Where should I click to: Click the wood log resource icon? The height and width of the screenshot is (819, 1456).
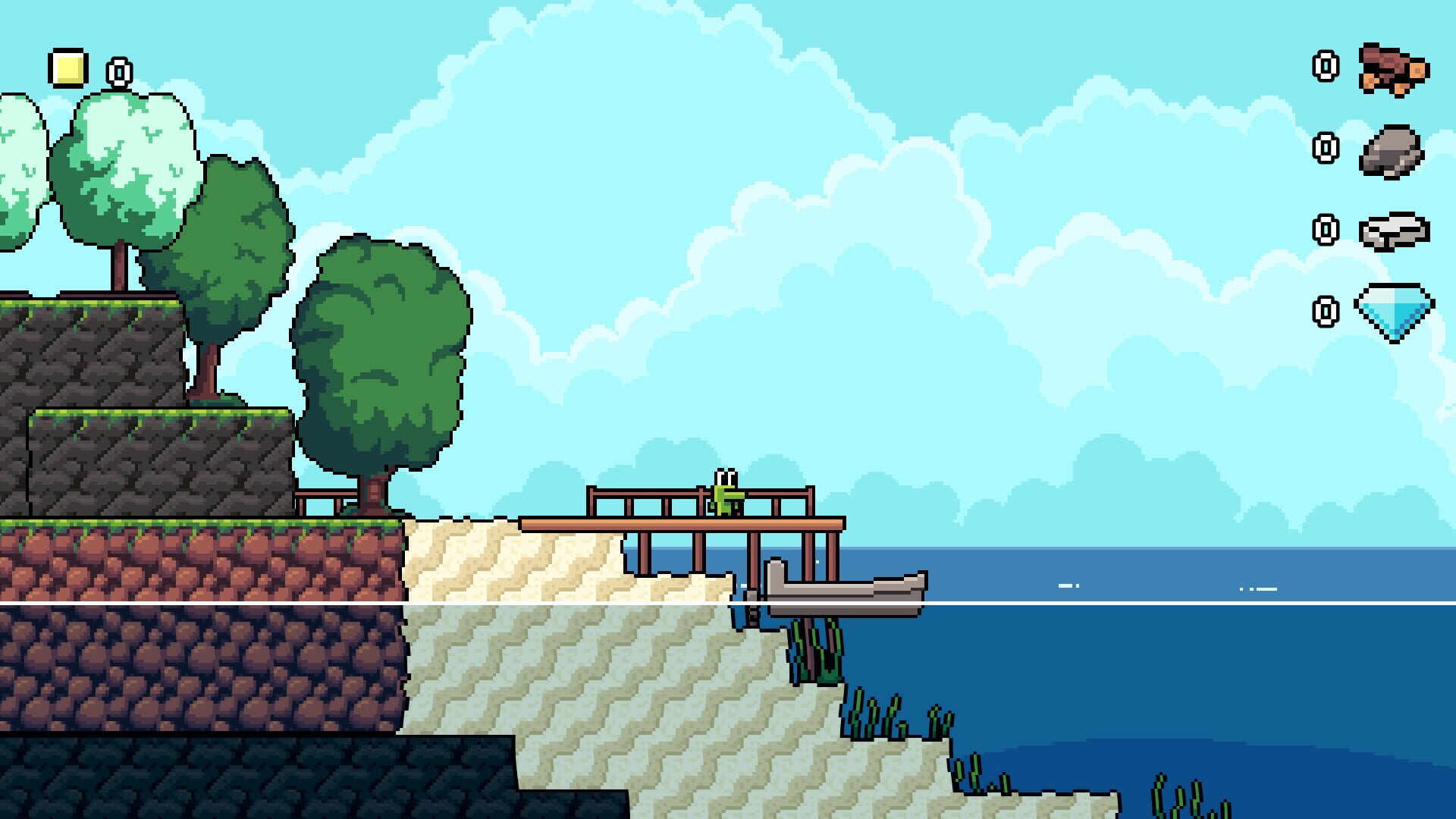pyautogui.click(x=1392, y=68)
